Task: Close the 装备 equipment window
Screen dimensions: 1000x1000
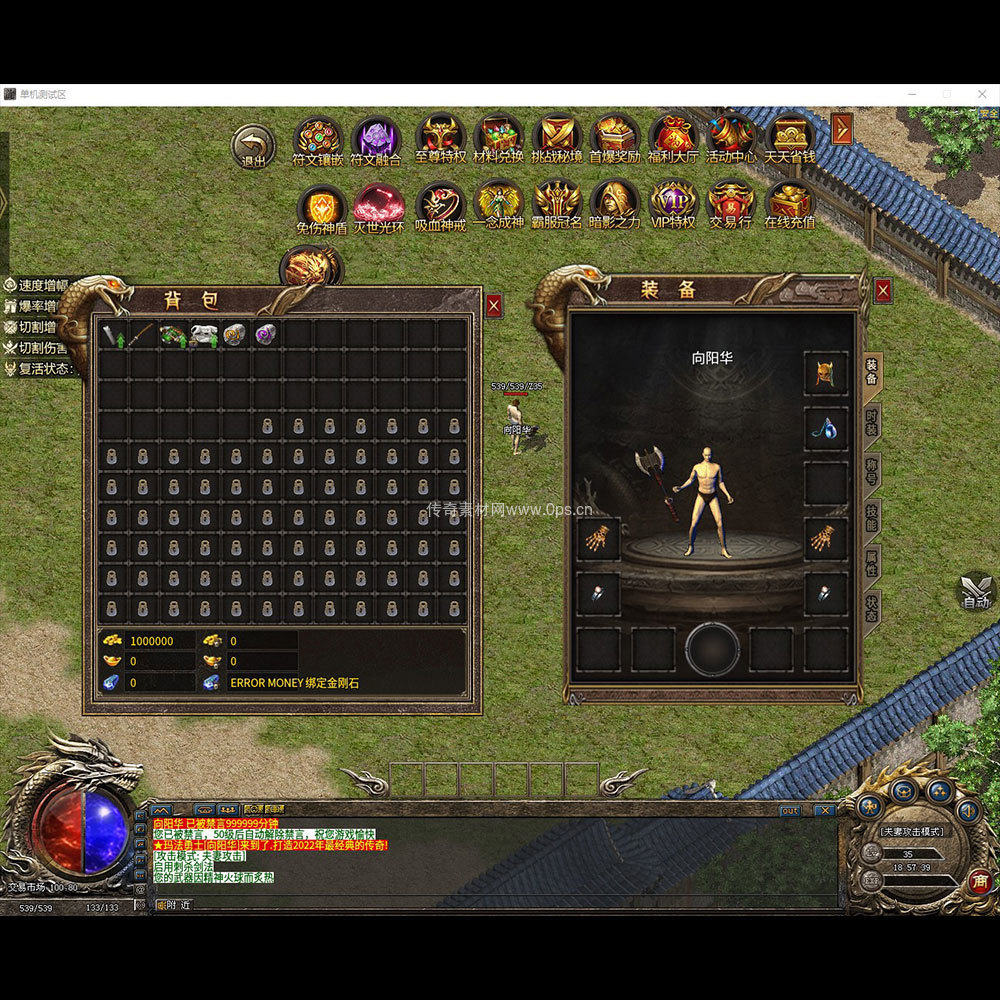Action: point(882,291)
